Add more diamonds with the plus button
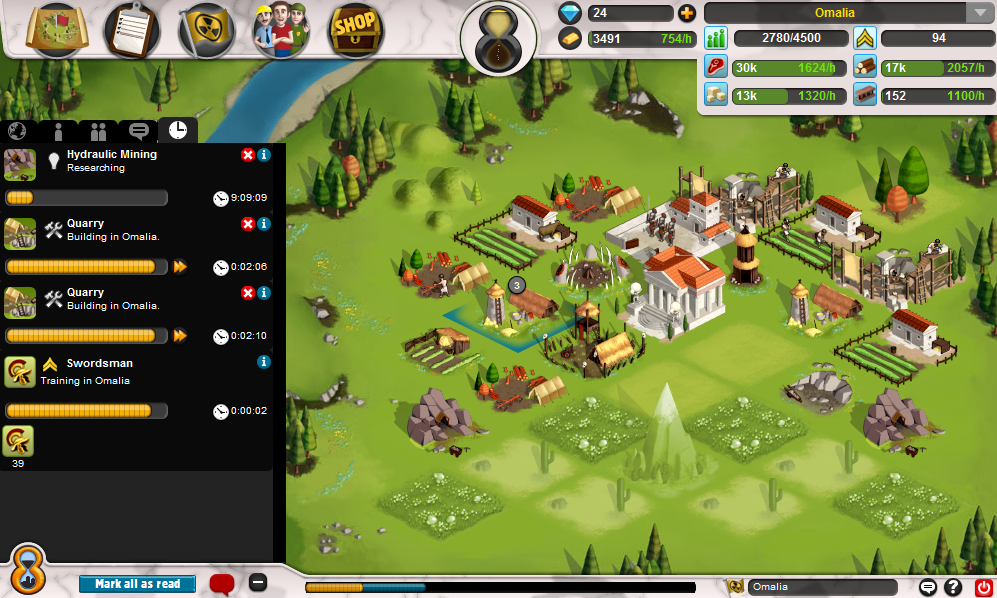This screenshot has height=598, width=997. click(686, 13)
